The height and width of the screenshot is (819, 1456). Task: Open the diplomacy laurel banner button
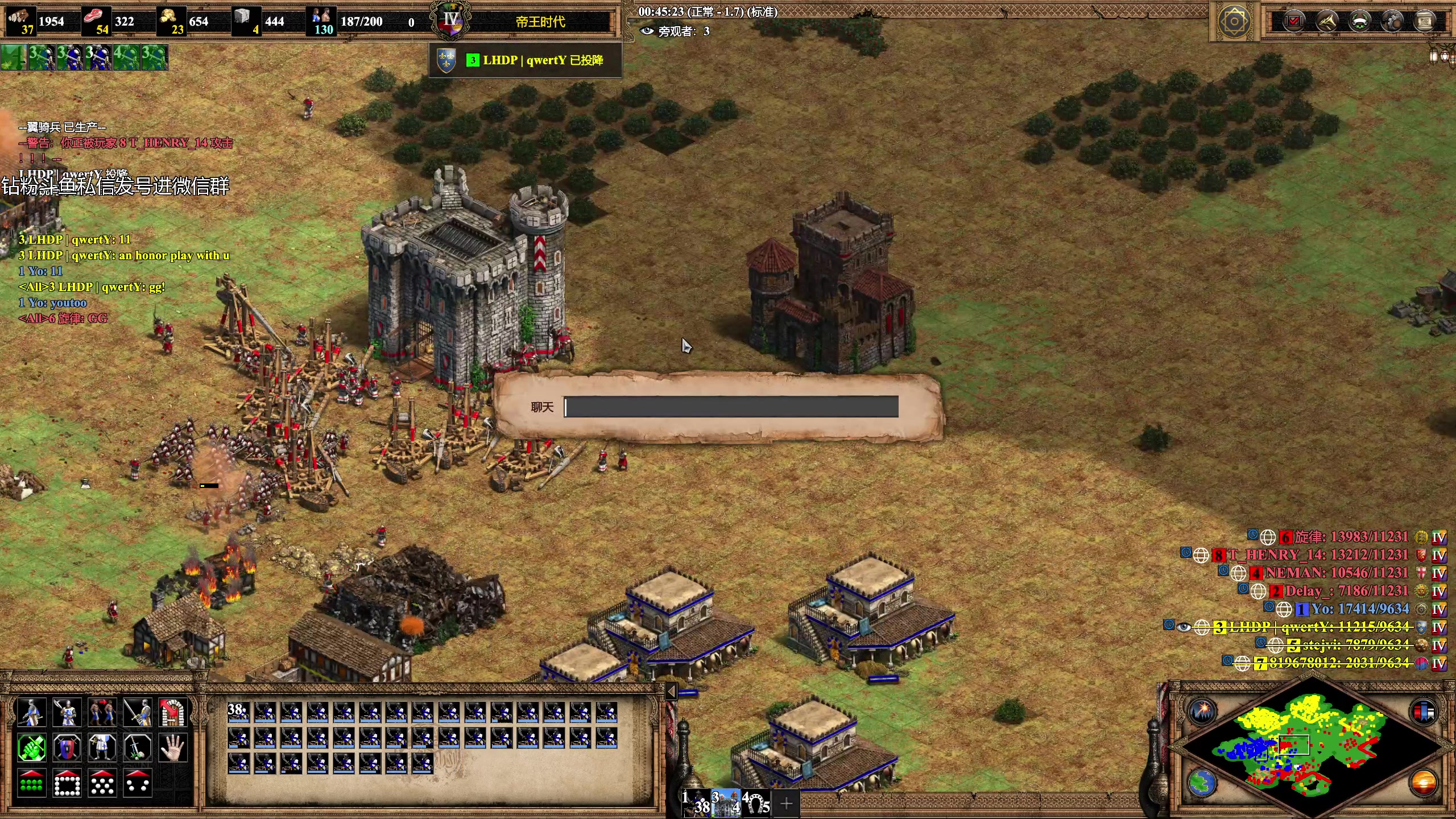tap(1359, 22)
